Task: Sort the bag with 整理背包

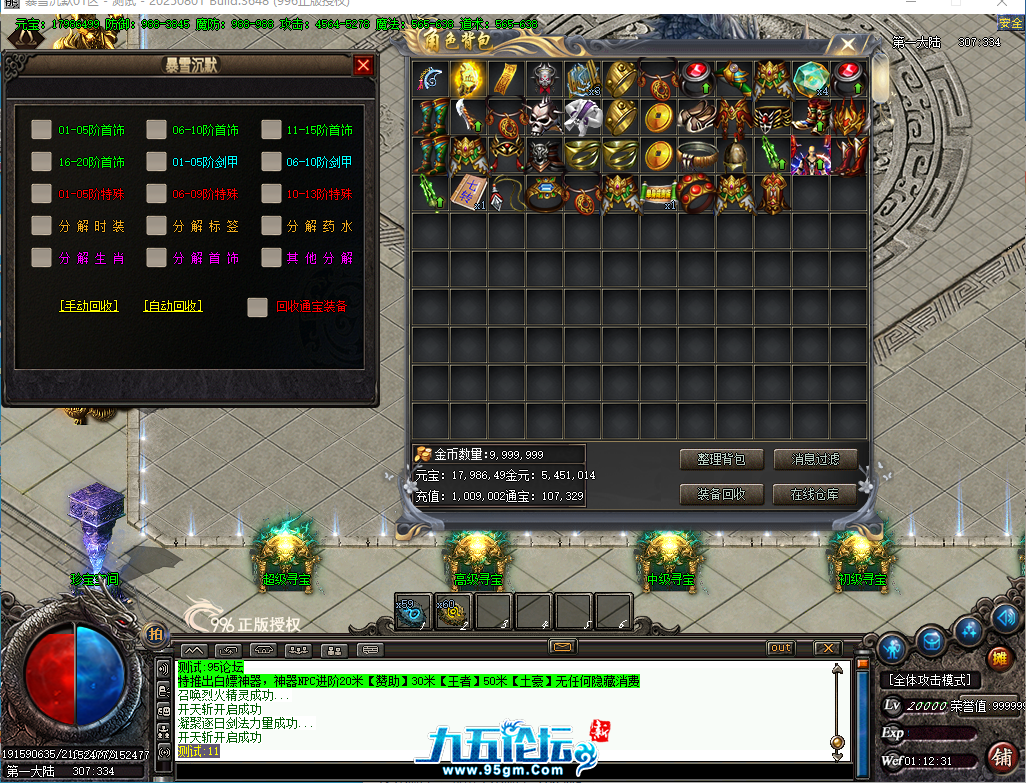Action: [721, 460]
